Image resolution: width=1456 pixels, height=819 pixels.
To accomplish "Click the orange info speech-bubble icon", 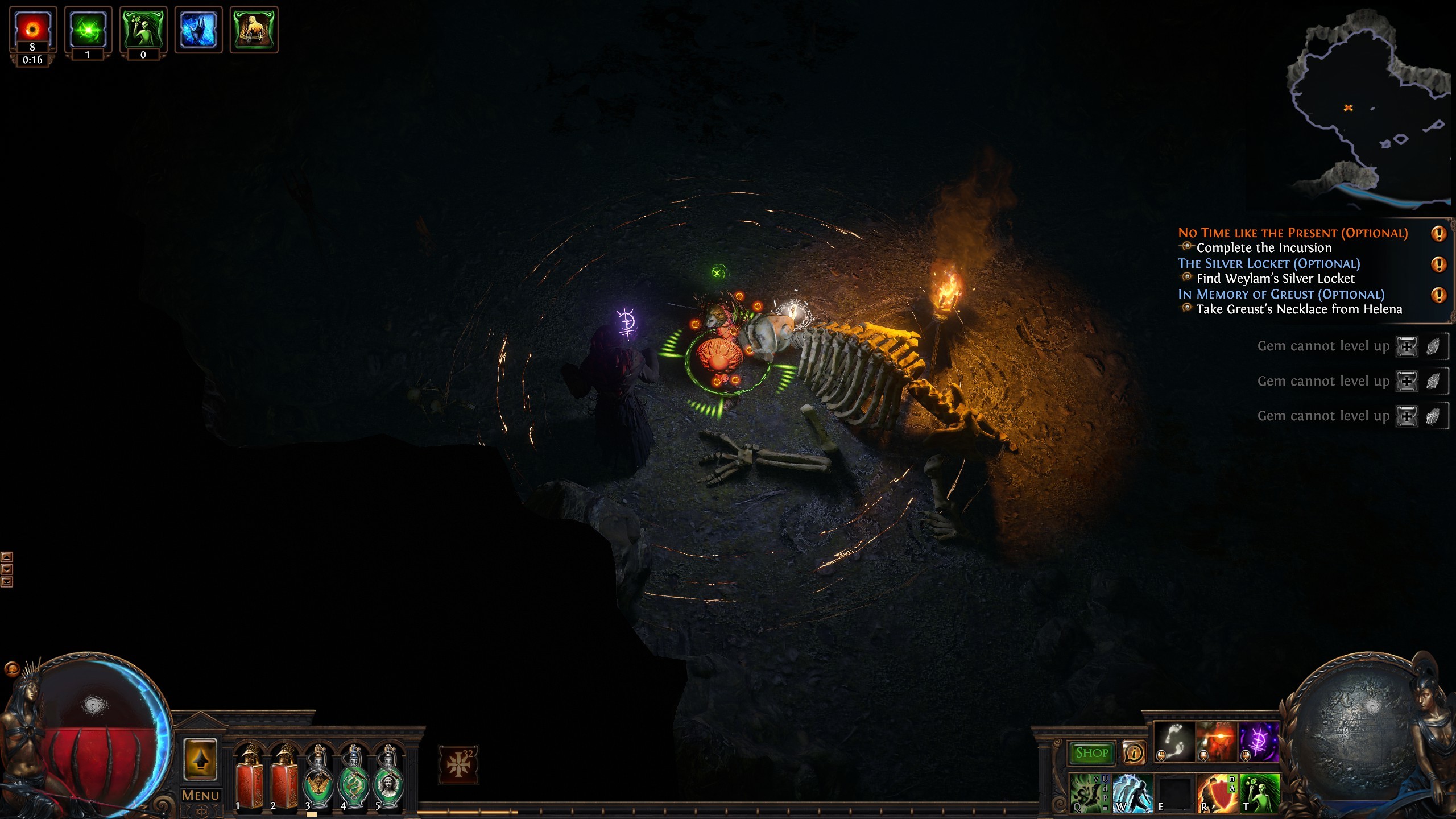I will click(x=1134, y=753).
